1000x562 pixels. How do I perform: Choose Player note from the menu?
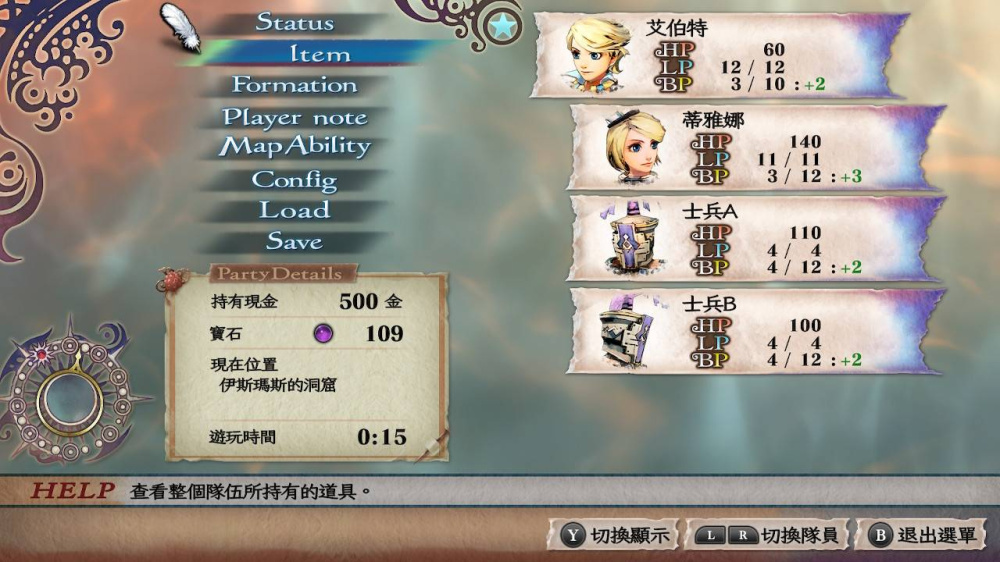(294, 117)
